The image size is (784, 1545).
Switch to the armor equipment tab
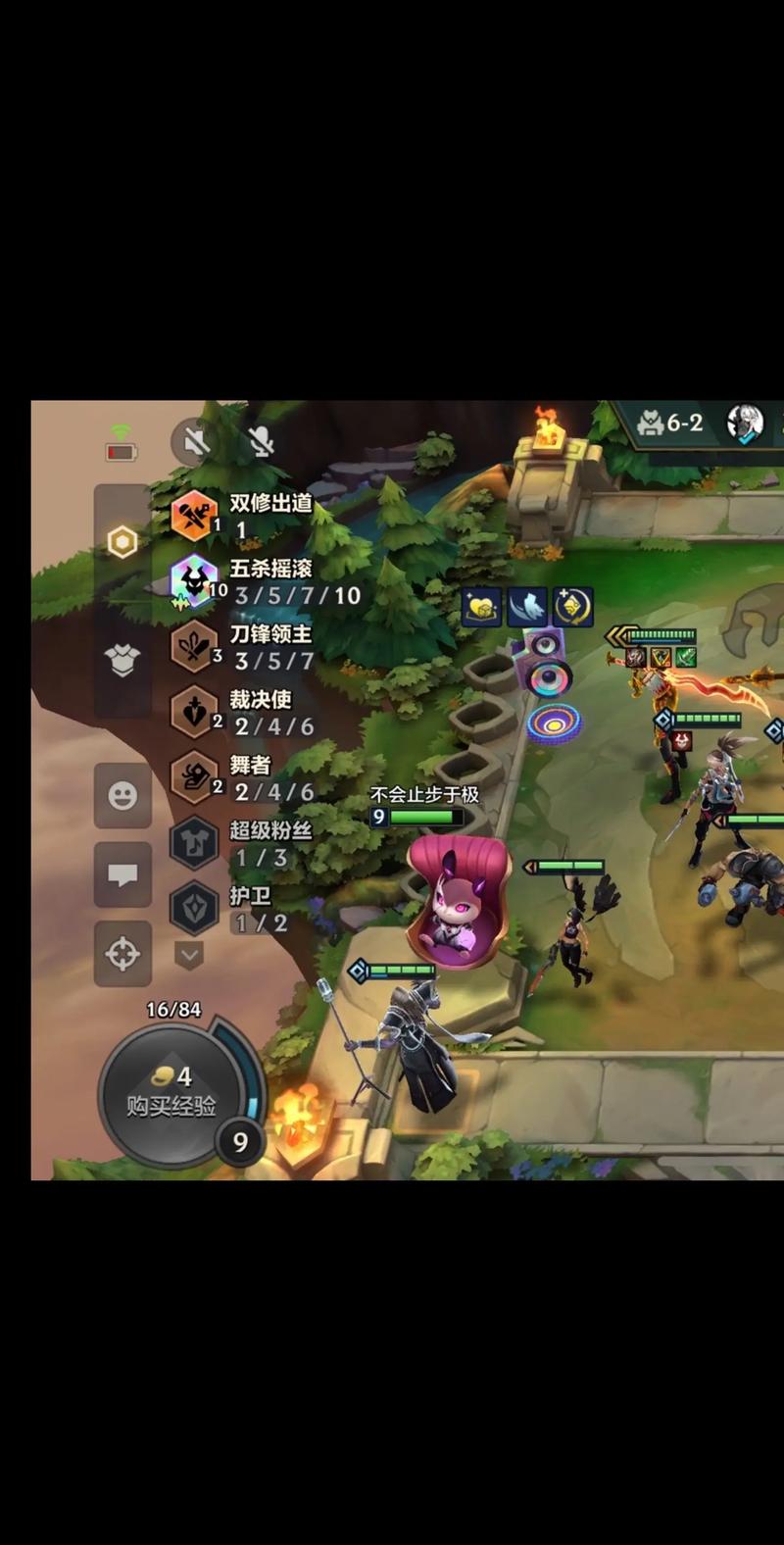tap(122, 660)
